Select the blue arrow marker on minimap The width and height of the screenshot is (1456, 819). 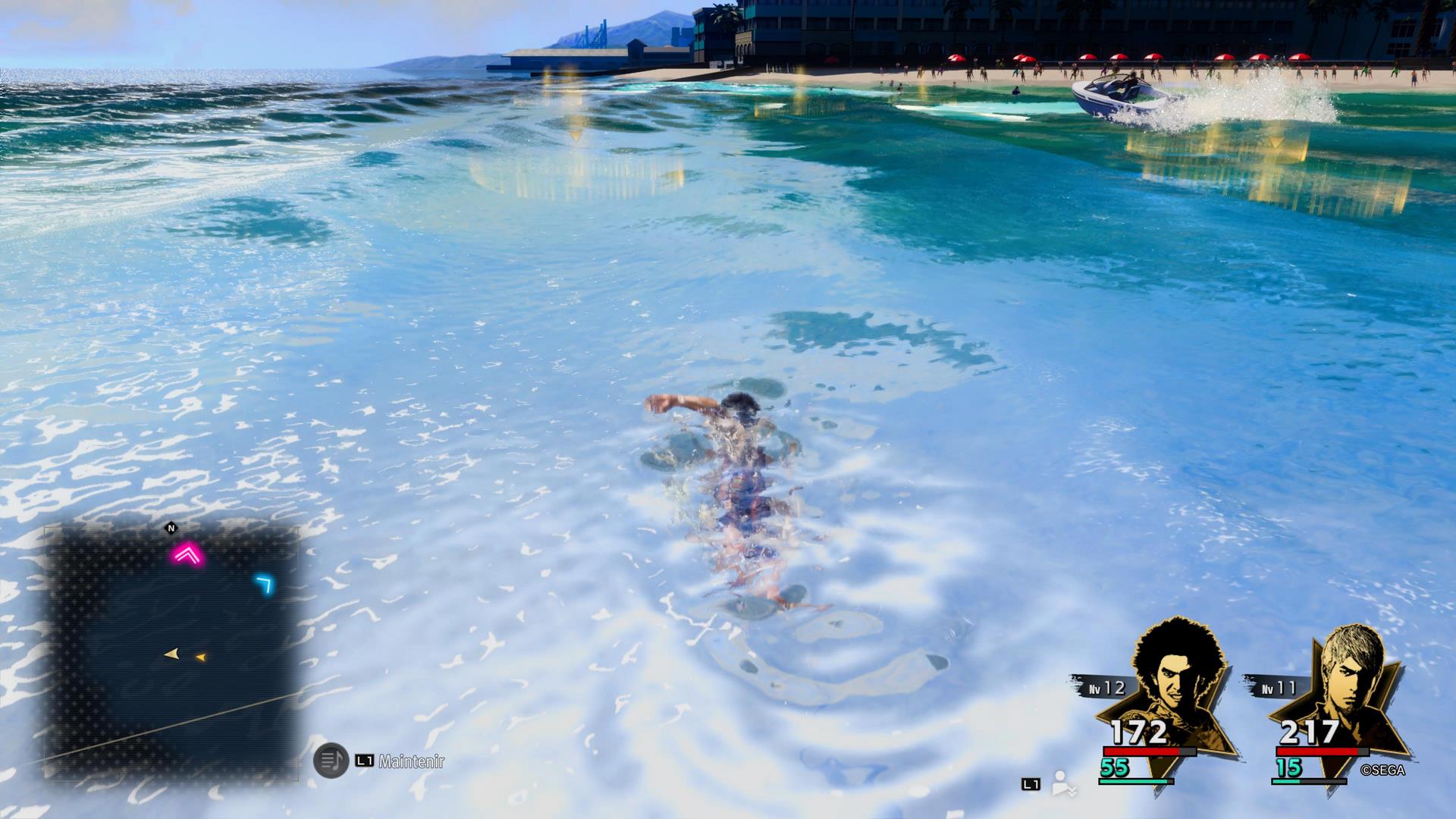tap(264, 584)
